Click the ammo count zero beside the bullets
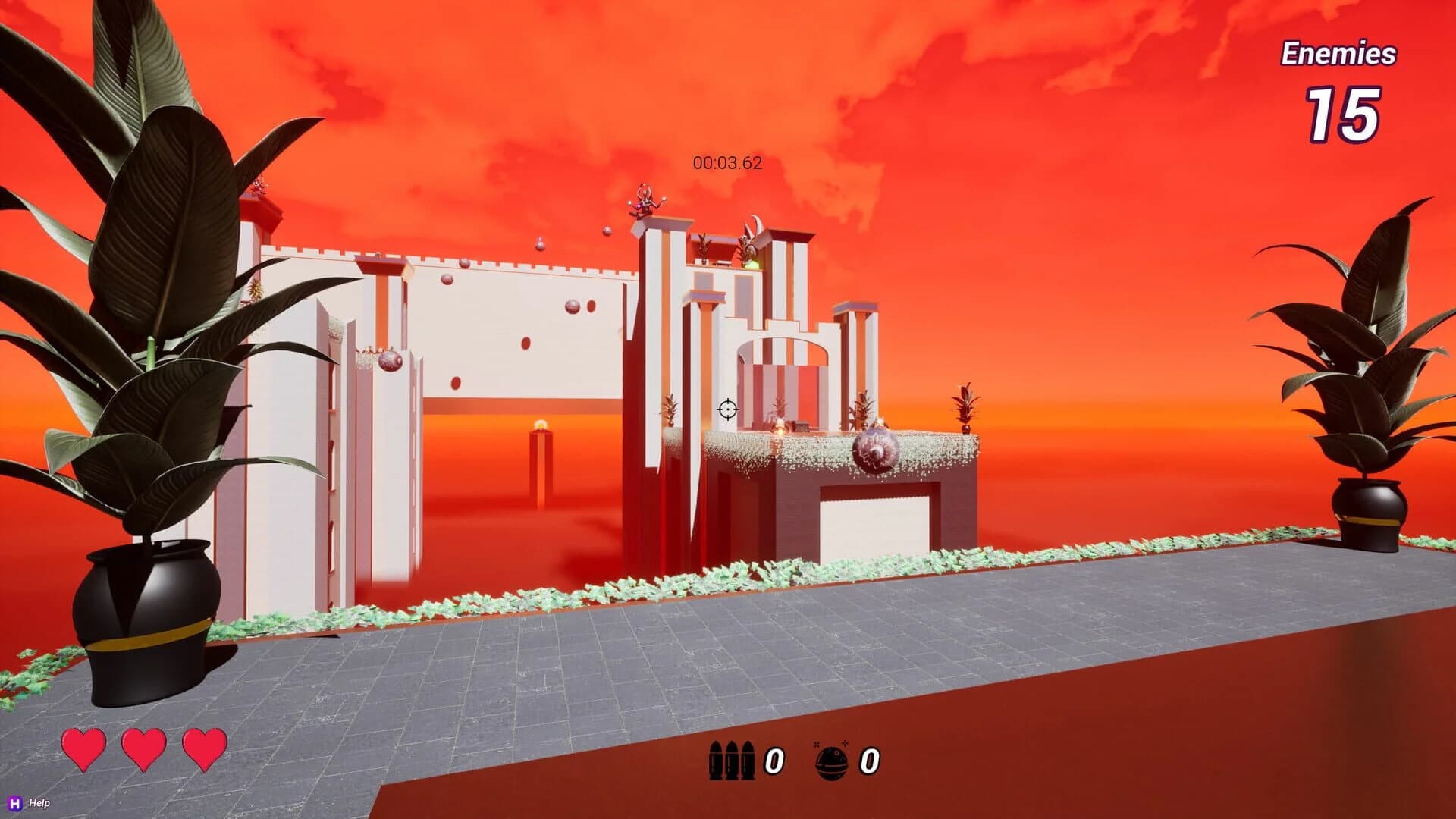Screen dimensions: 1456x819 coord(773,761)
